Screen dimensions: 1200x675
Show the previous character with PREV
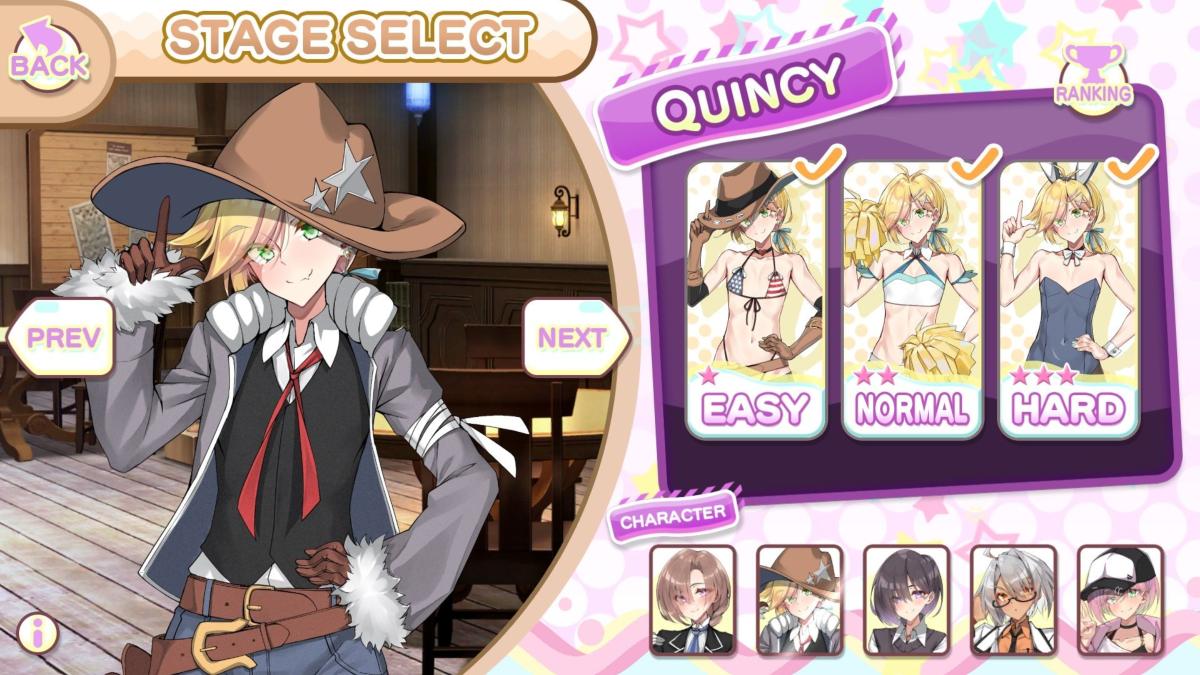coord(64,337)
